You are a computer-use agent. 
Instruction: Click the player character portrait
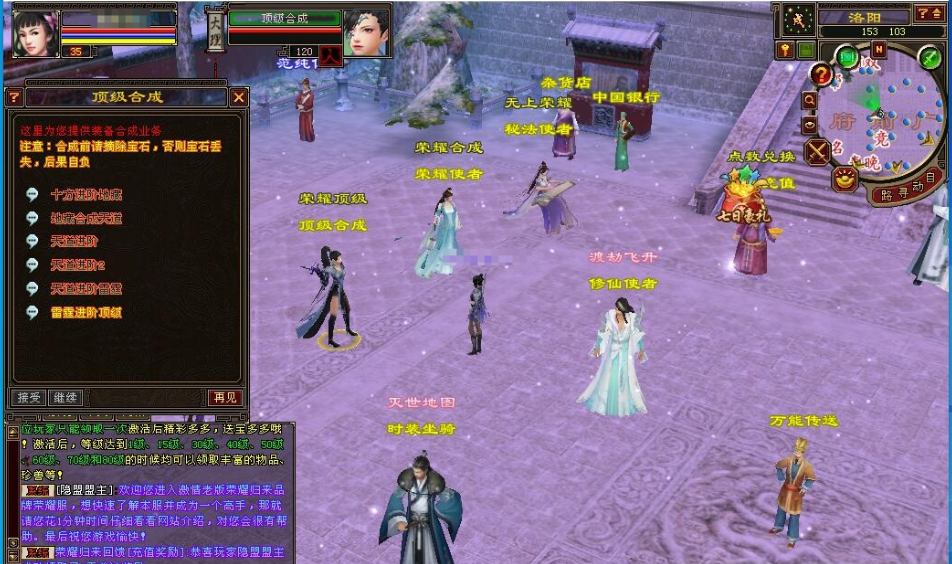34,31
